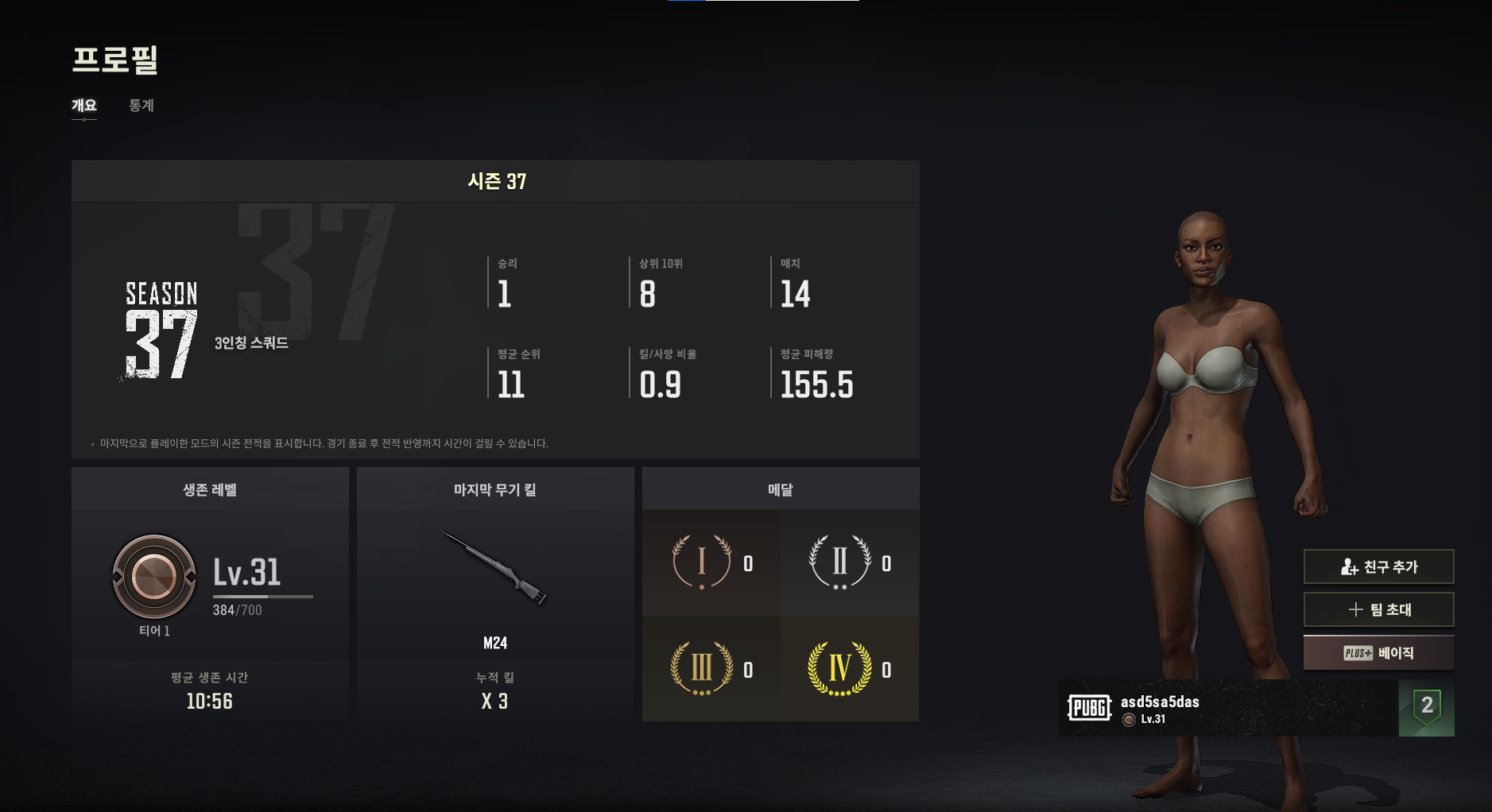The image size is (1492, 812).
Task: Select the medal II laurel icon
Action: [x=839, y=563]
